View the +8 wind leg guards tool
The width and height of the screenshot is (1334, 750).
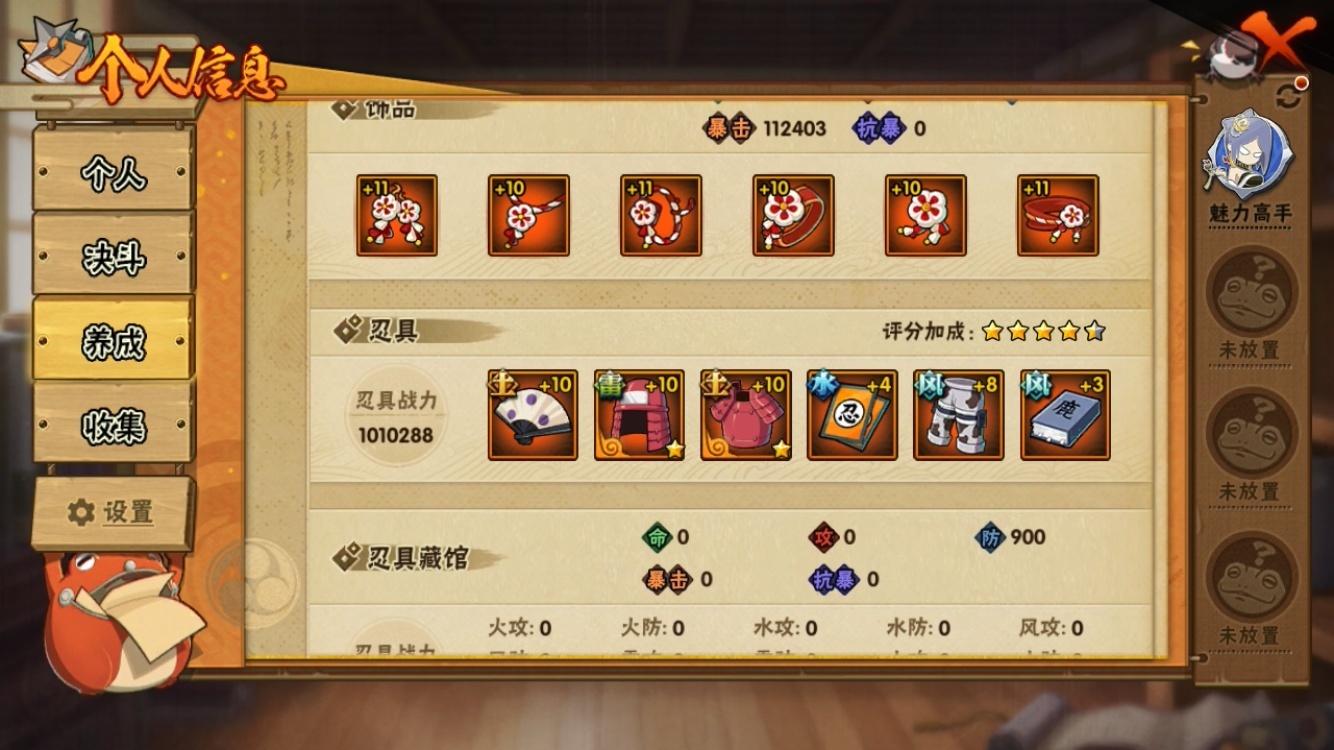pyautogui.click(x=957, y=414)
